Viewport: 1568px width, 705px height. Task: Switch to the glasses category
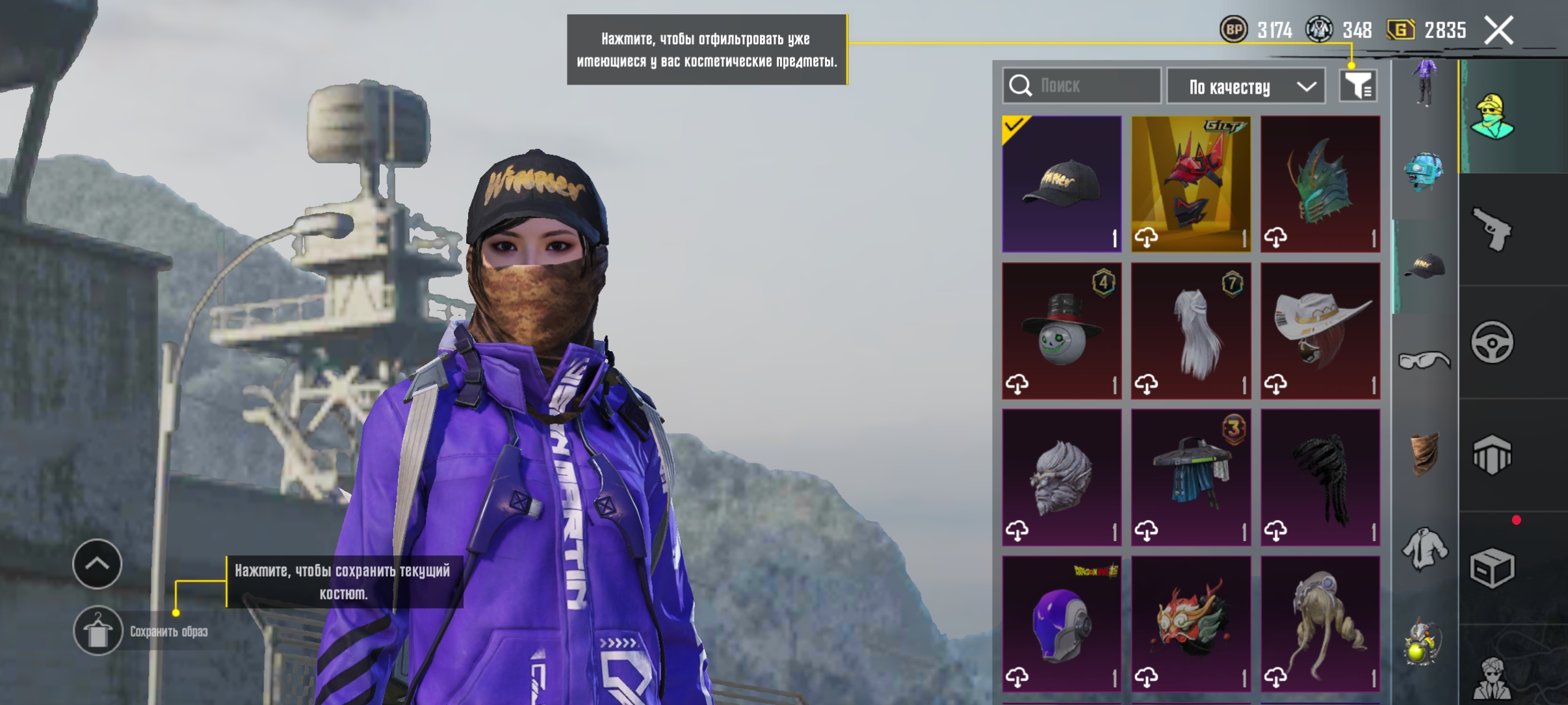click(1424, 360)
